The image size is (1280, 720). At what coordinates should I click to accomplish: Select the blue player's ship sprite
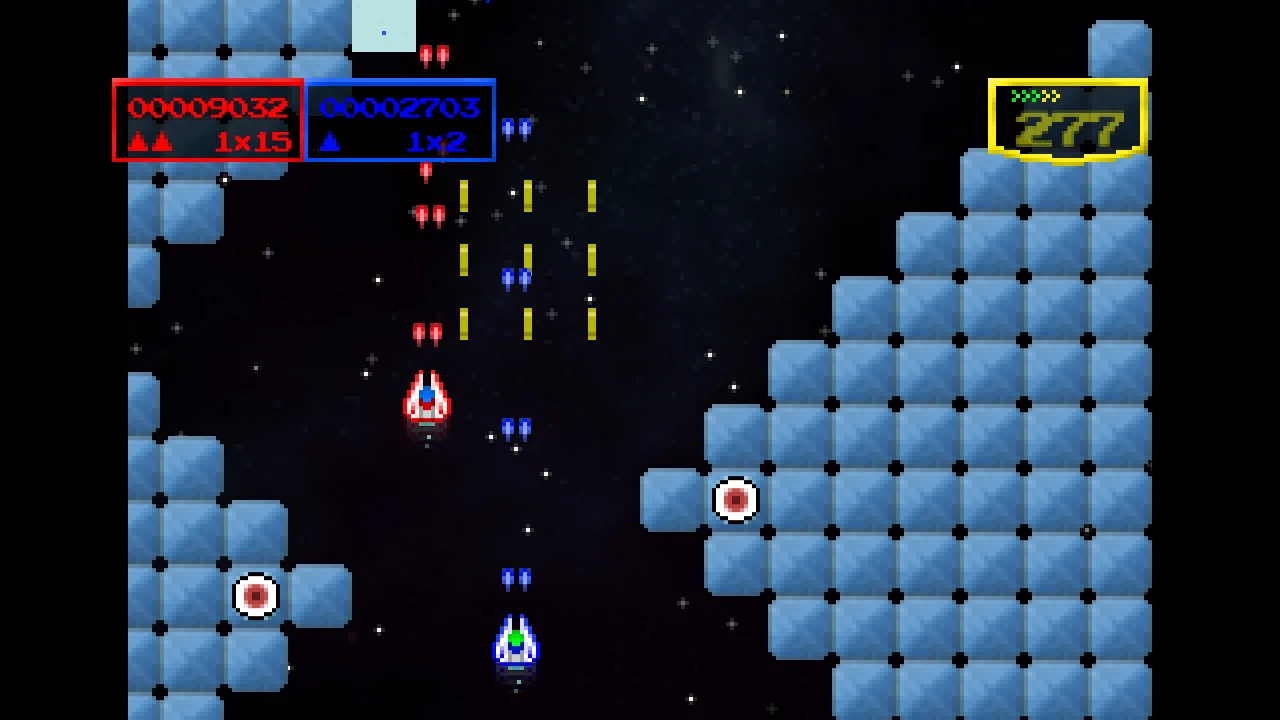coord(514,640)
